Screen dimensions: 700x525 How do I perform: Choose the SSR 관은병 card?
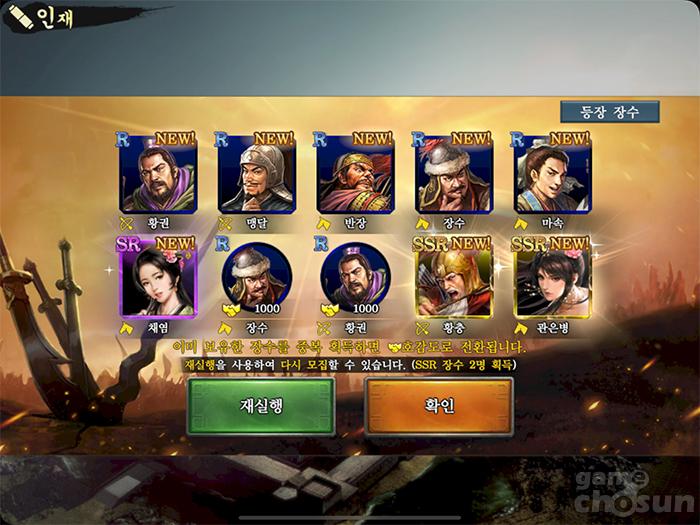(552, 278)
